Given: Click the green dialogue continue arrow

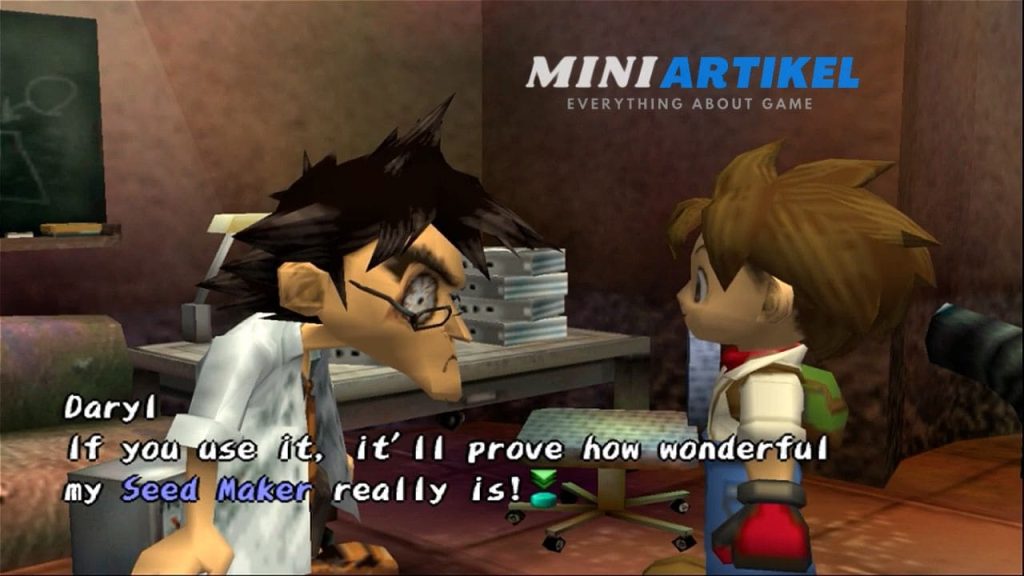Looking at the screenshot, I should [544, 487].
